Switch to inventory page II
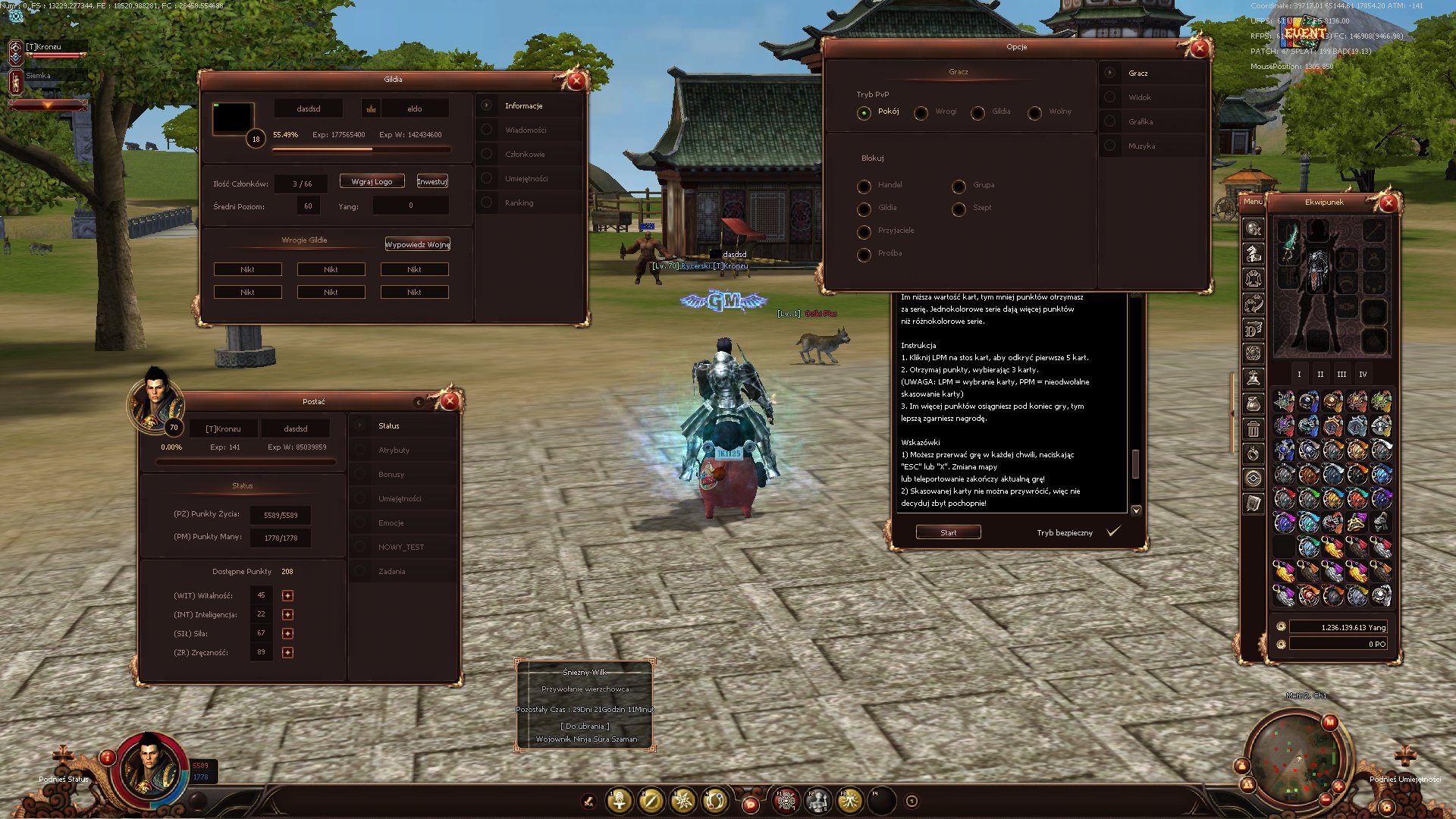The width and height of the screenshot is (1456, 819). 1320,375
